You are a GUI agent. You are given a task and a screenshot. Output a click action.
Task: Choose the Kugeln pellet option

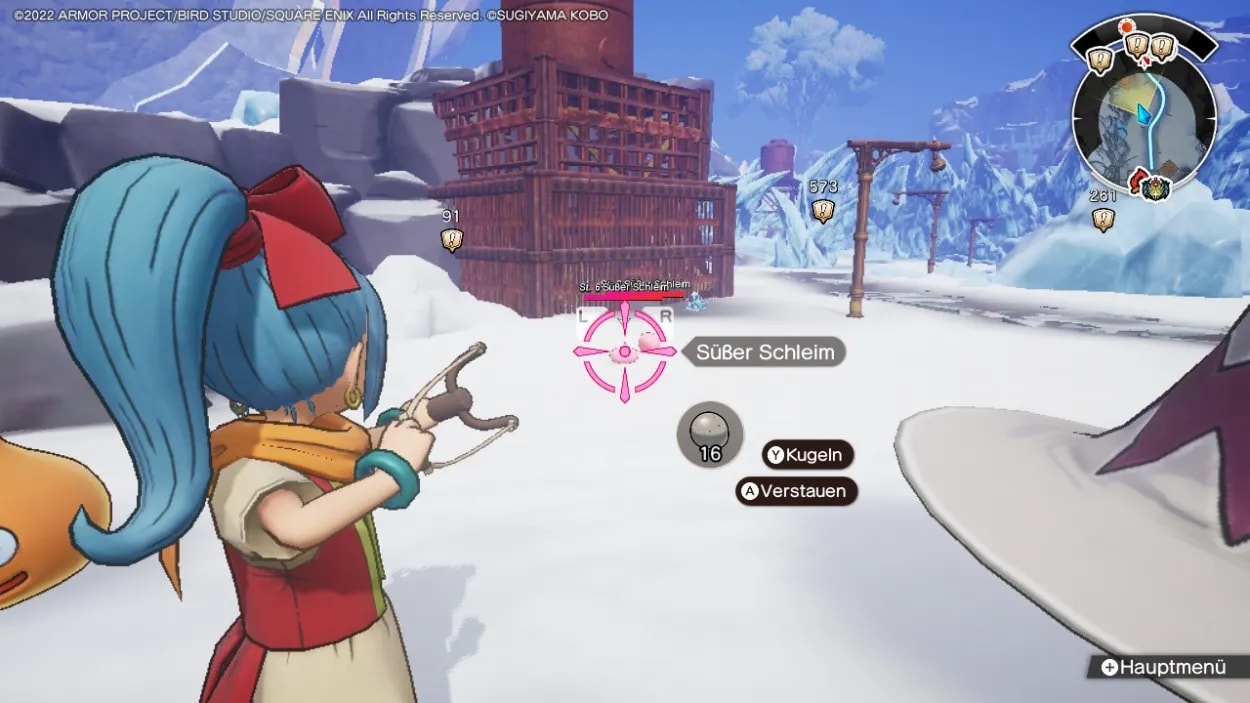click(x=809, y=455)
